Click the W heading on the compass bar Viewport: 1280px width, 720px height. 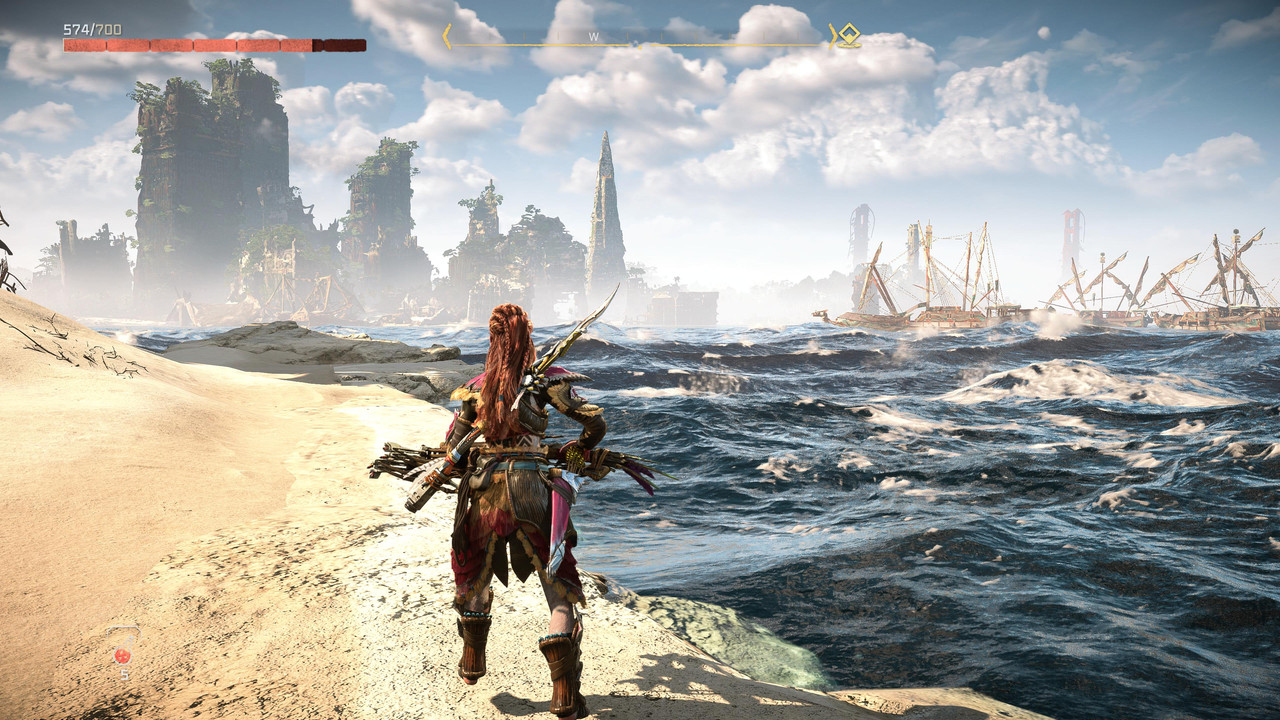593,37
